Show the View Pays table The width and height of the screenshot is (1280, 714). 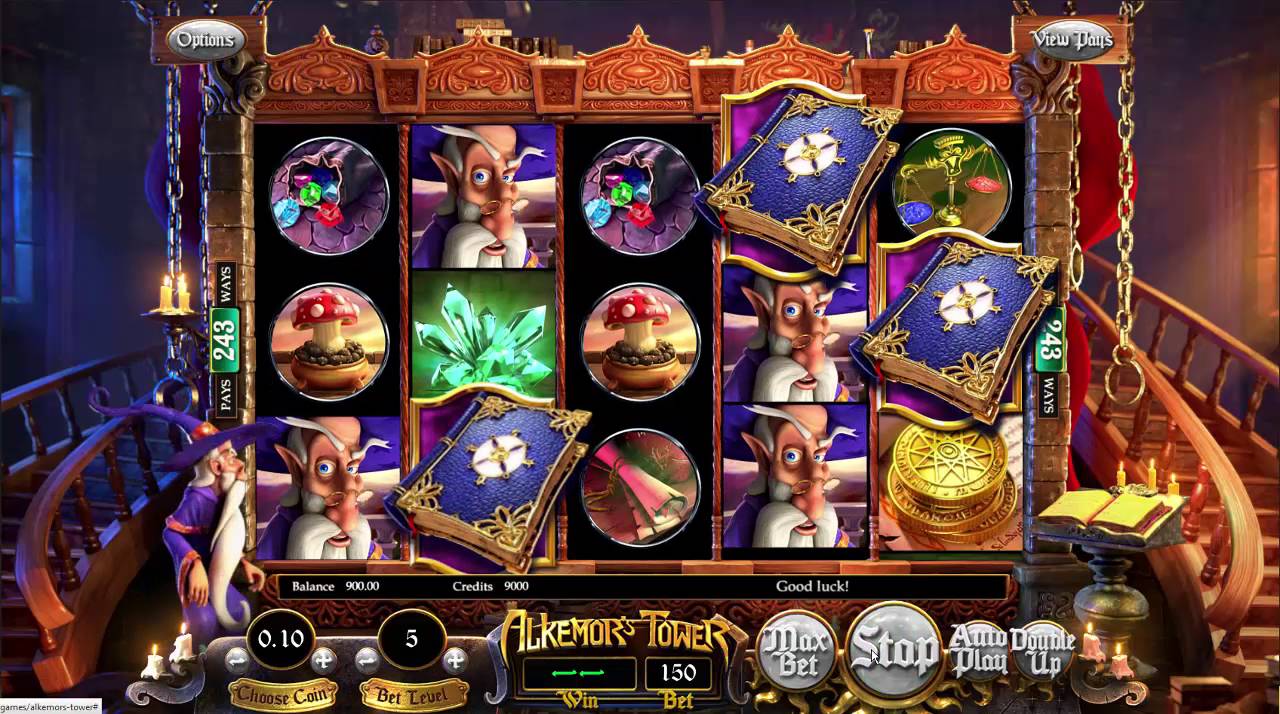(x=1071, y=40)
